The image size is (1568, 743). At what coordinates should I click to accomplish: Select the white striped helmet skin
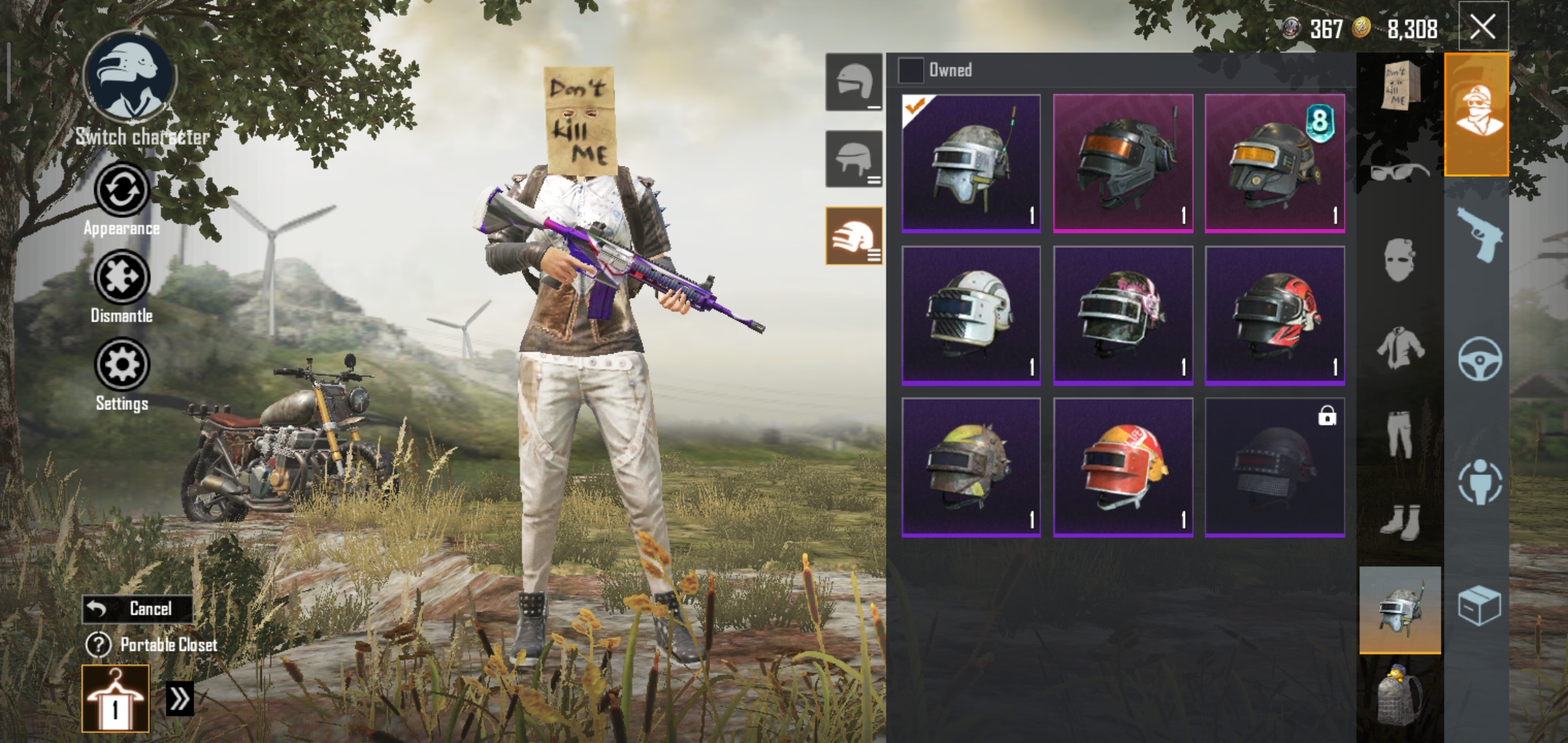click(971, 315)
